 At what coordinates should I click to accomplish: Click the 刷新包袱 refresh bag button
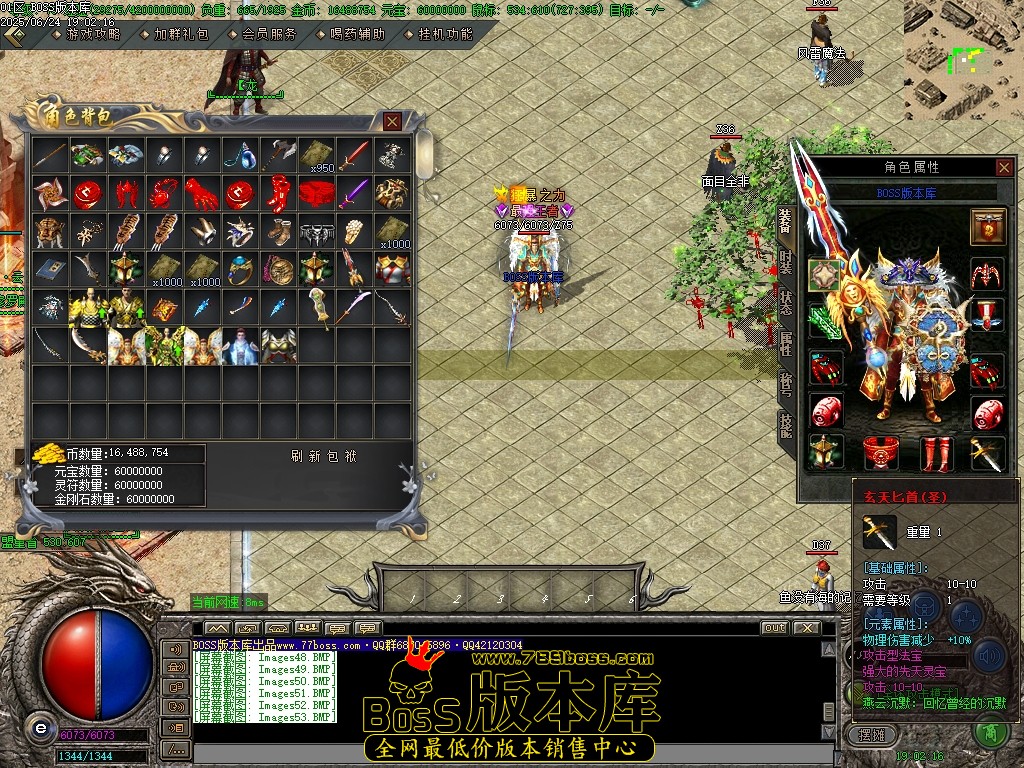[x=324, y=456]
